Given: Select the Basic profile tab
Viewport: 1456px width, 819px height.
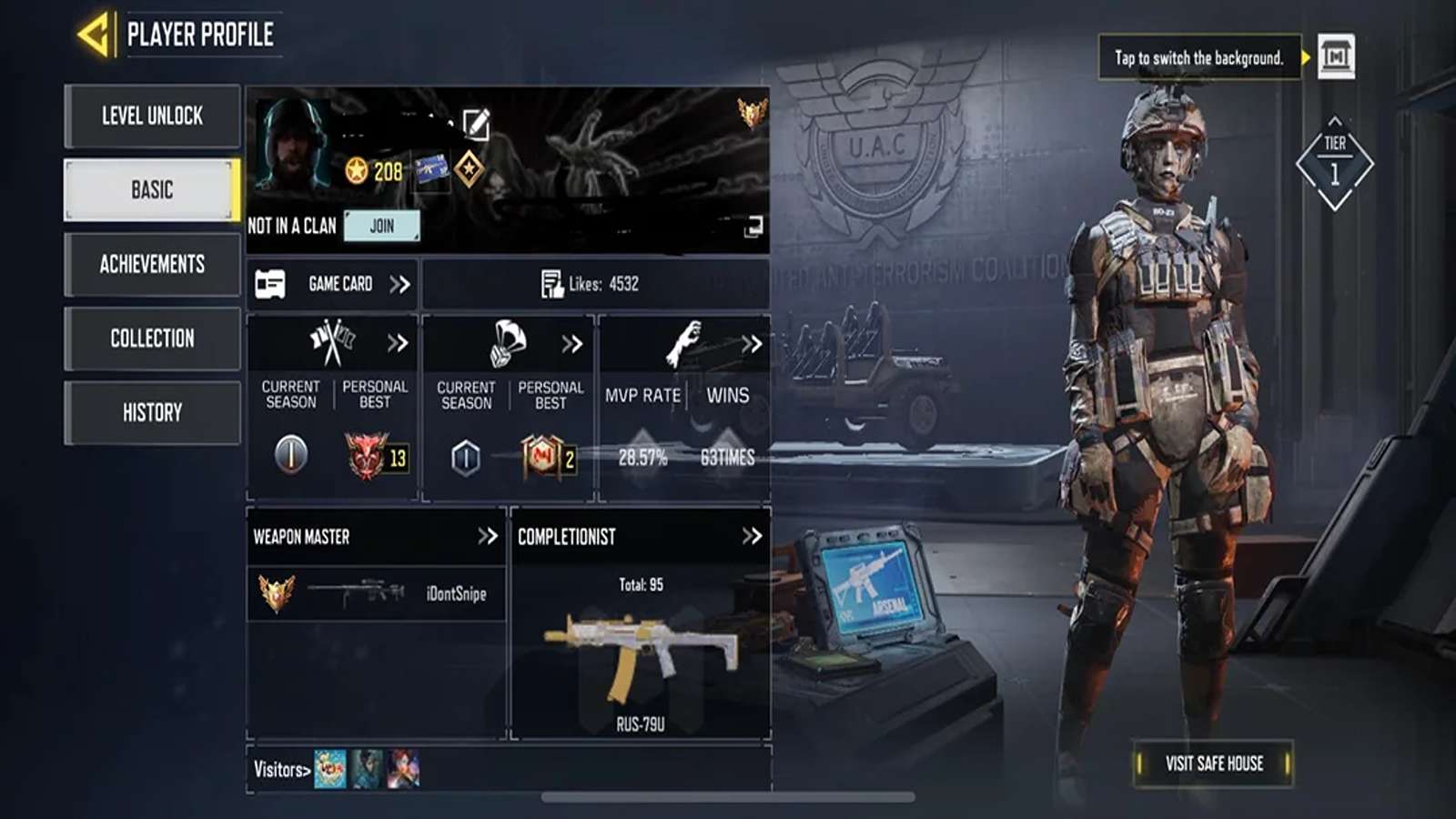Looking at the screenshot, I should 152,190.
